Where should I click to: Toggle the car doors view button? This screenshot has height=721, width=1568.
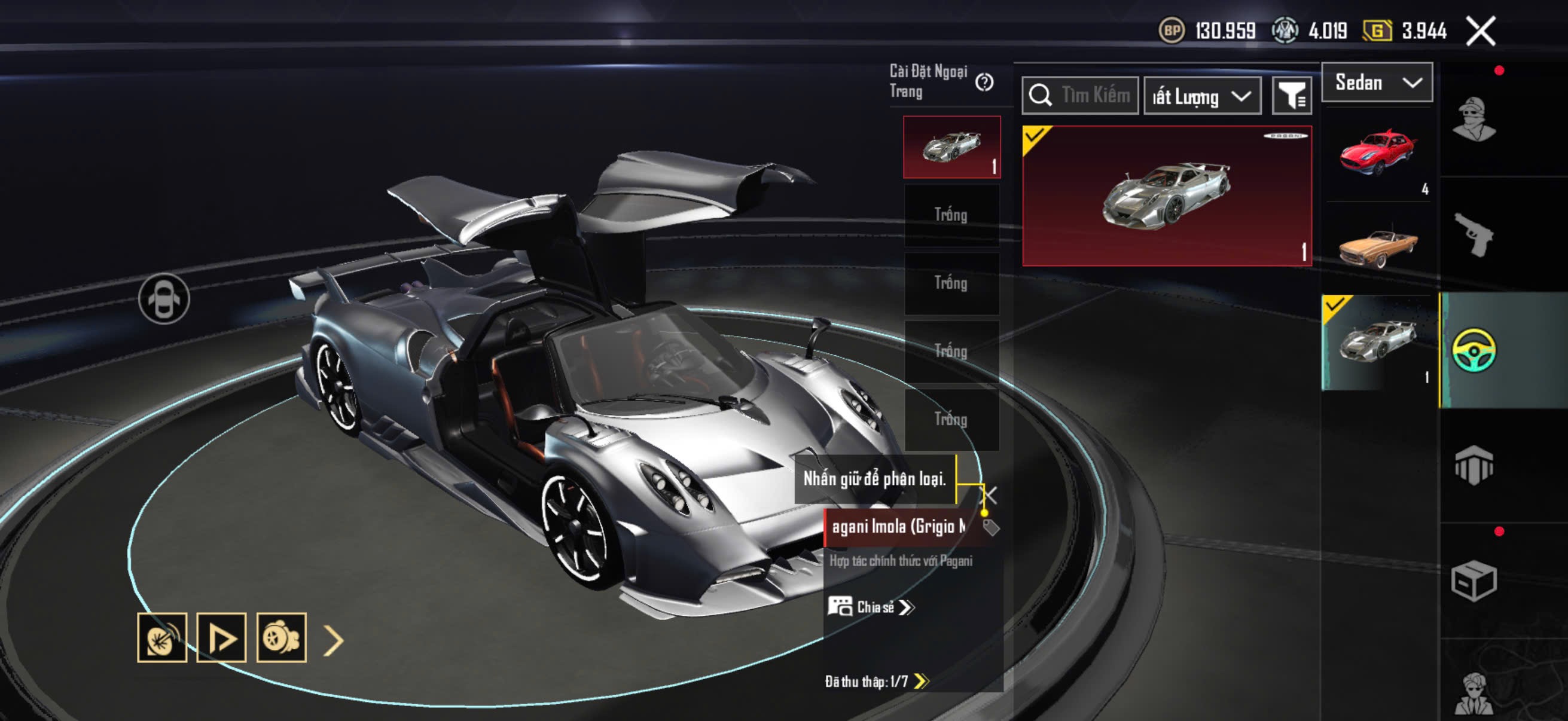click(164, 299)
